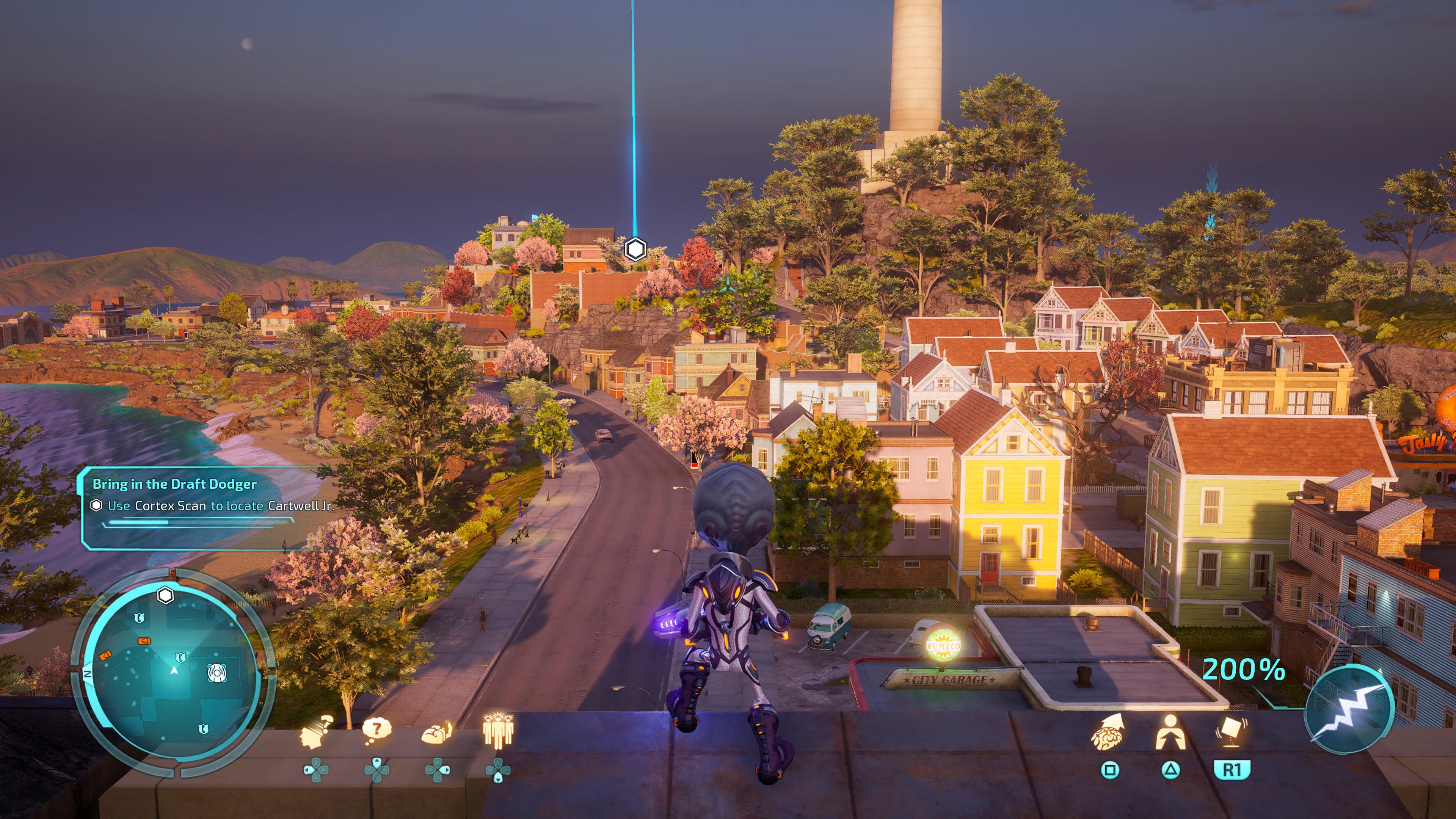Viewport: 1456px width, 819px height.
Task: Trigger the three glowing-headed people ability
Action: pos(498,730)
